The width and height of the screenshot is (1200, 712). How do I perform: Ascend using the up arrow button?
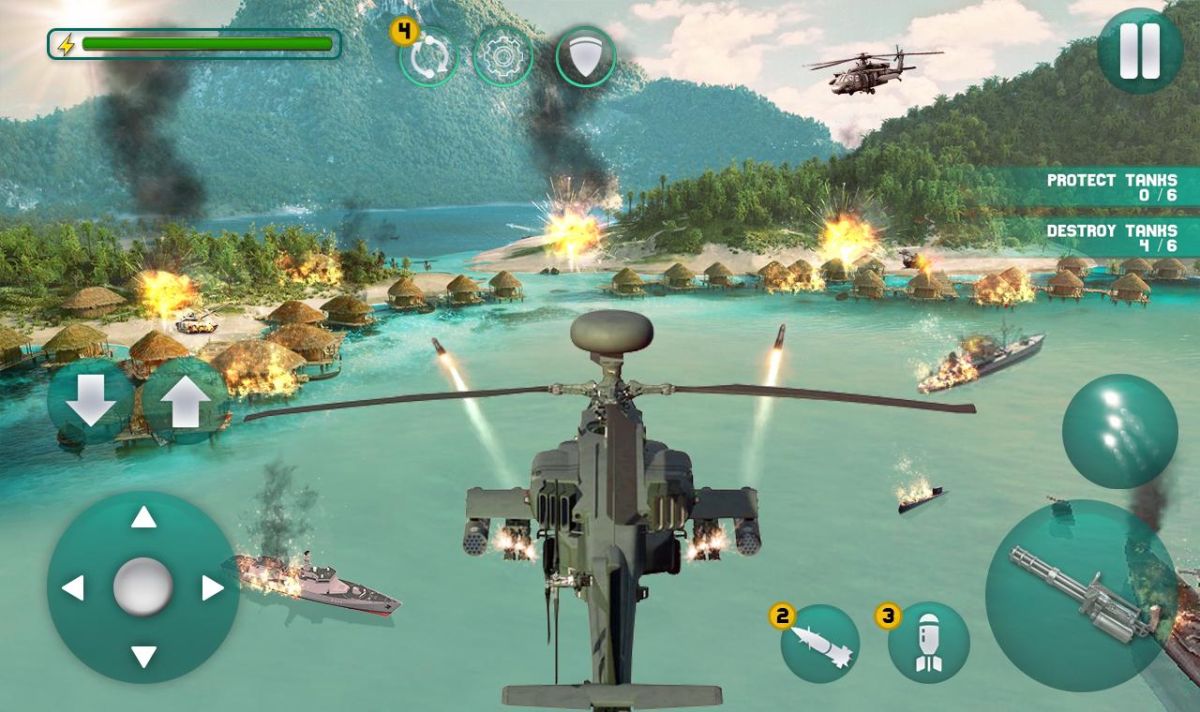(x=185, y=401)
